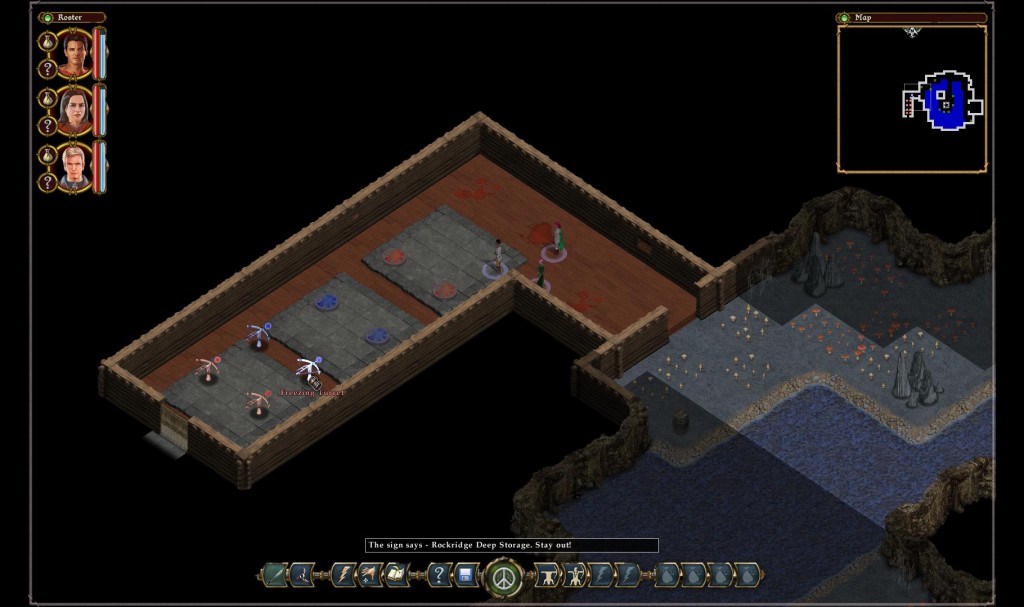Select the sparkling hand ability icon
Viewport: 1024px width, 607px height.
tap(370, 575)
